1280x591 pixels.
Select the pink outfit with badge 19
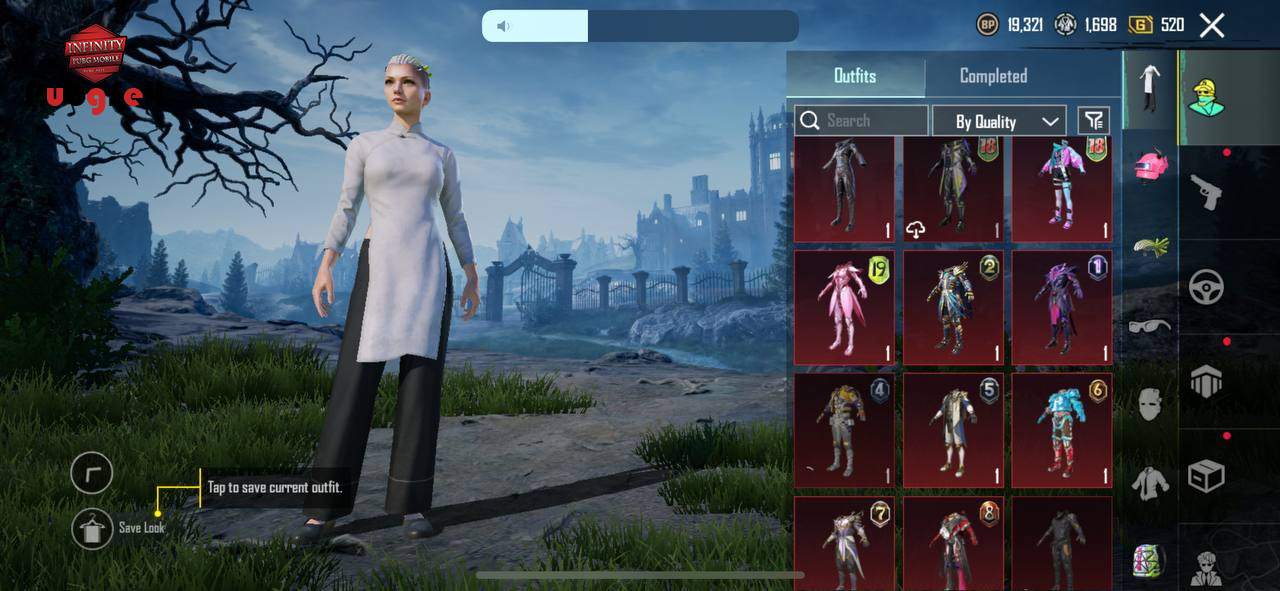pyautogui.click(x=844, y=307)
